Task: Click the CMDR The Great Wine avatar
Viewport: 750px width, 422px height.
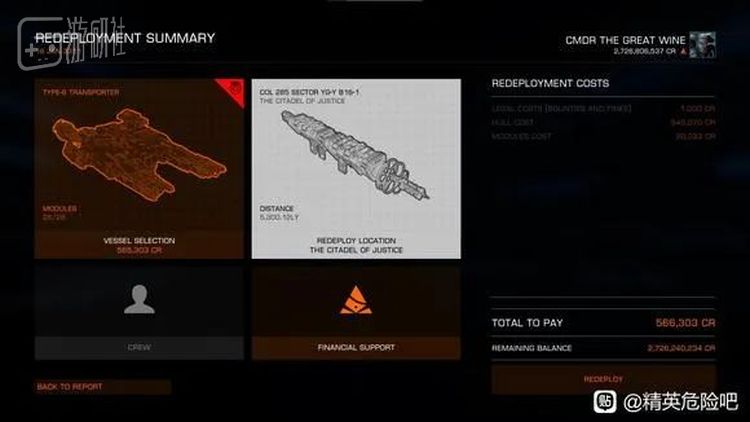Action: [x=702, y=42]
